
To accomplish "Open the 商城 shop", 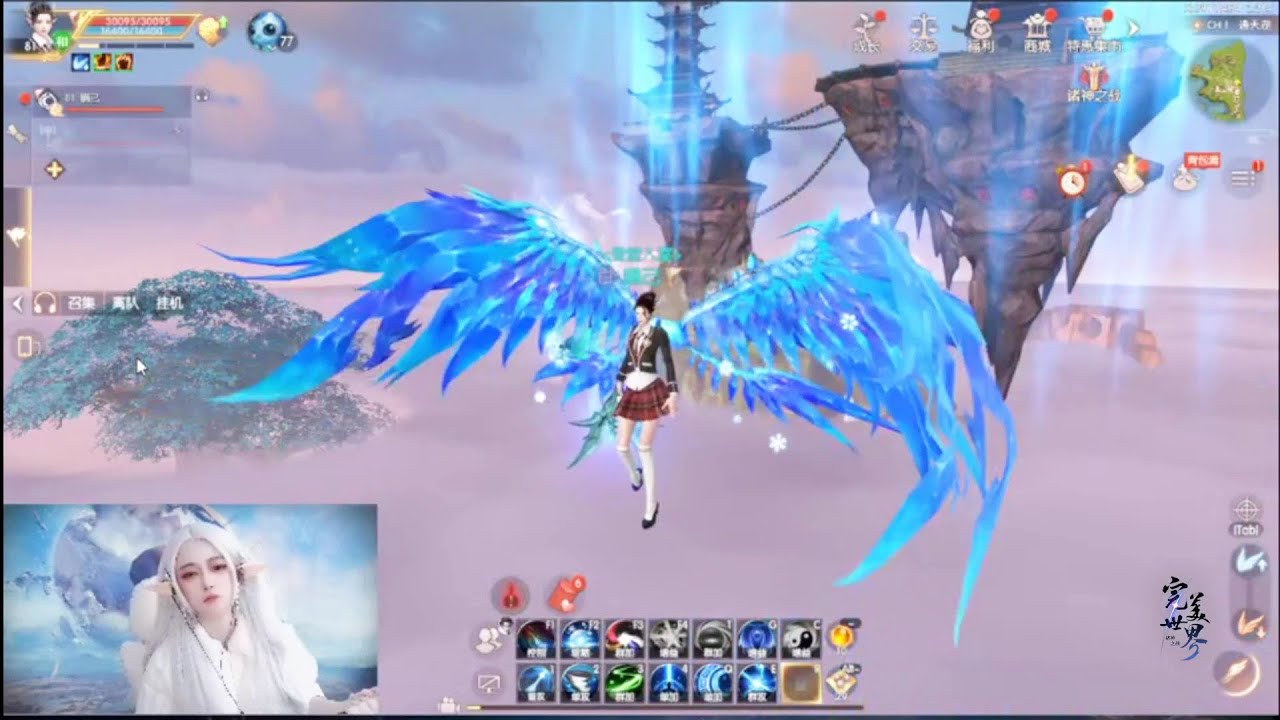I will (1038, 29).
